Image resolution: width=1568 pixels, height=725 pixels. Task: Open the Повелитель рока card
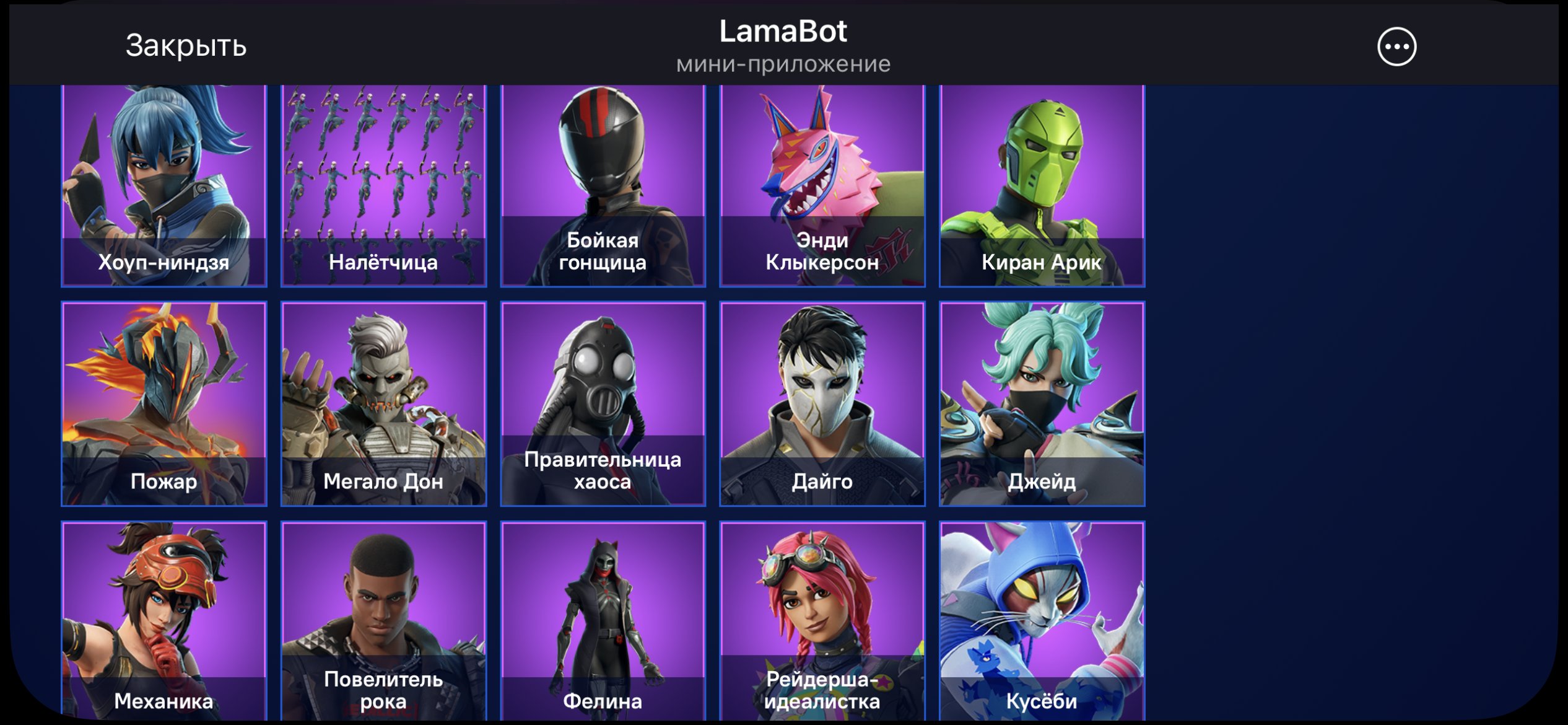click(x=384, y=620)
